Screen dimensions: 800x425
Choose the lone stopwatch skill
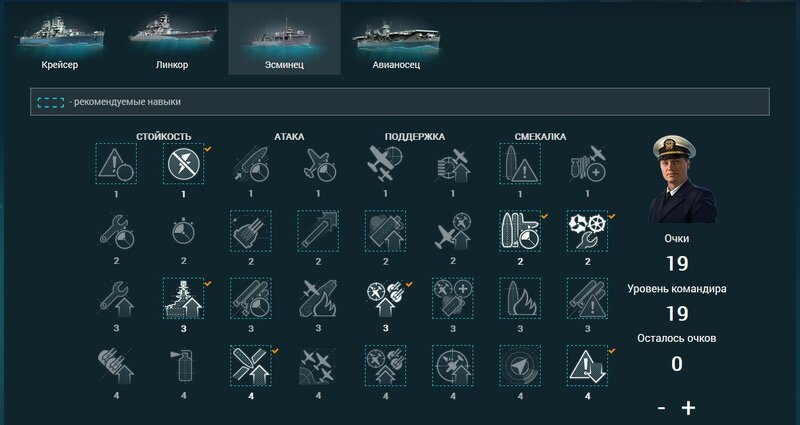(x=183, y=231)
